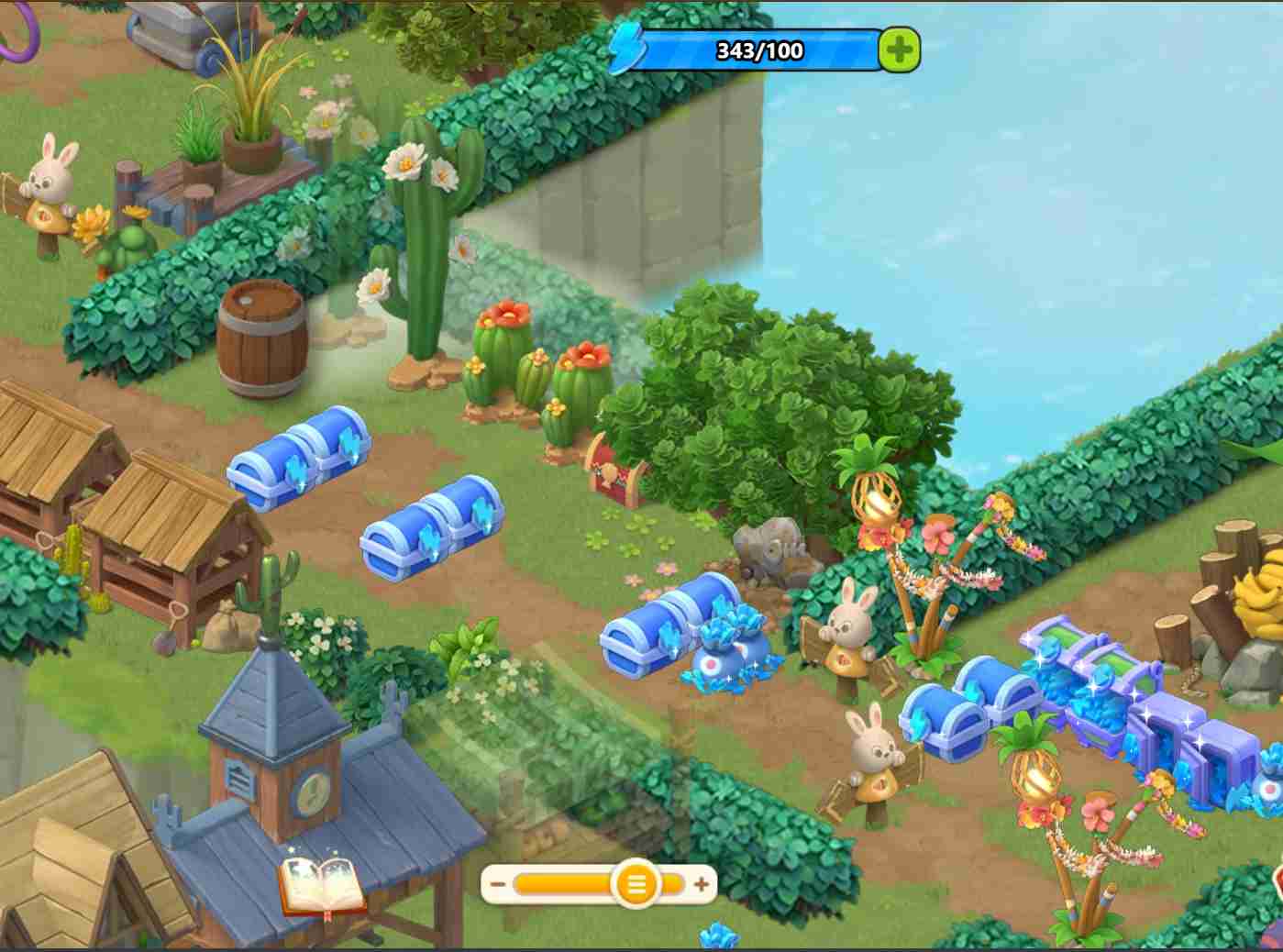Tap the green plus to add energy
The image size is (1283, 952).
(899, 50)
